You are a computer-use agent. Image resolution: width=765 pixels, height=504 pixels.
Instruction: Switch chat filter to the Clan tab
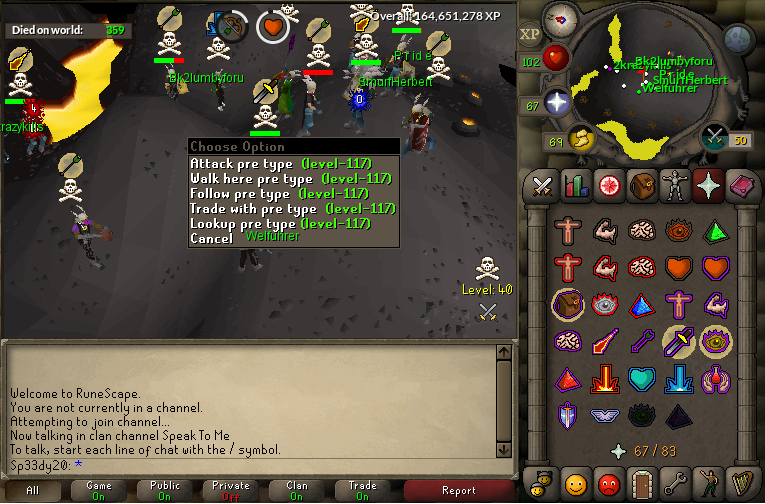[297, 490]
